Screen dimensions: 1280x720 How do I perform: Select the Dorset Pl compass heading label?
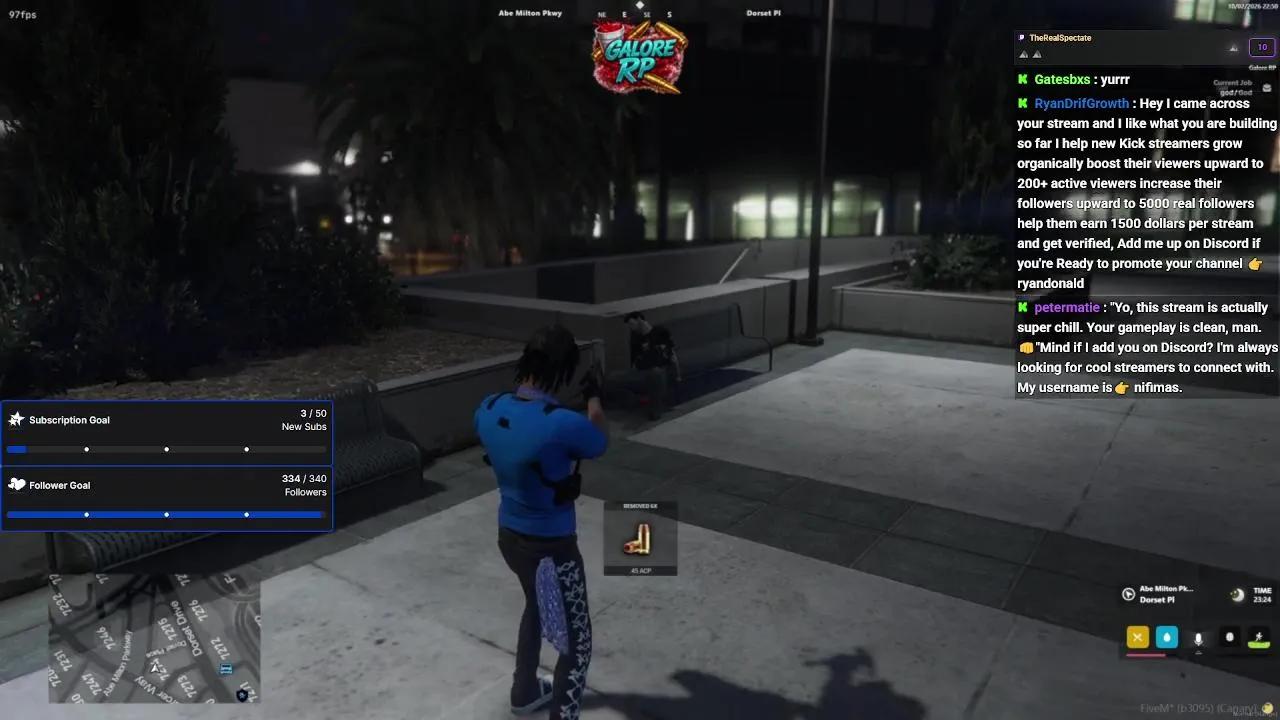point(763,12)
